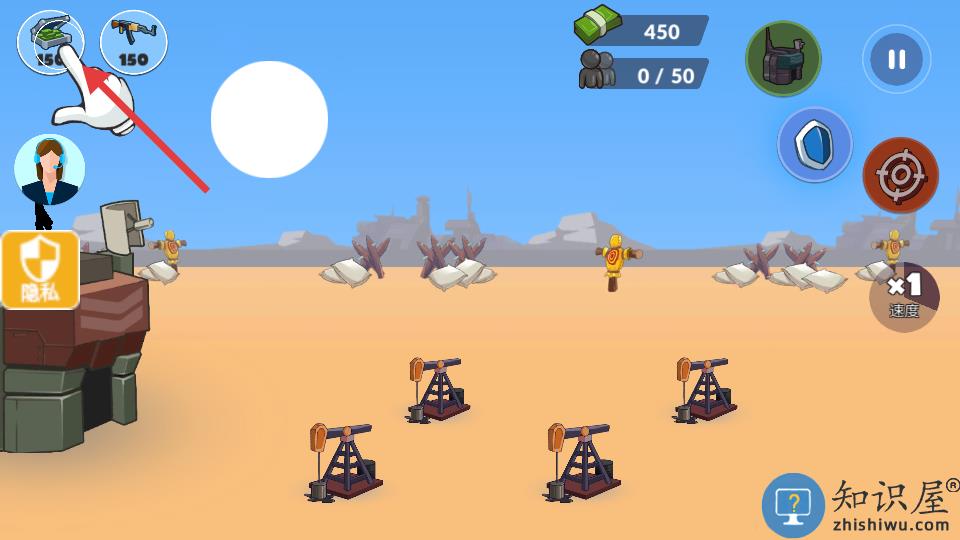Toggle the x1 speed button
This screenshot has height=540, width=960.
coord(904,296)
